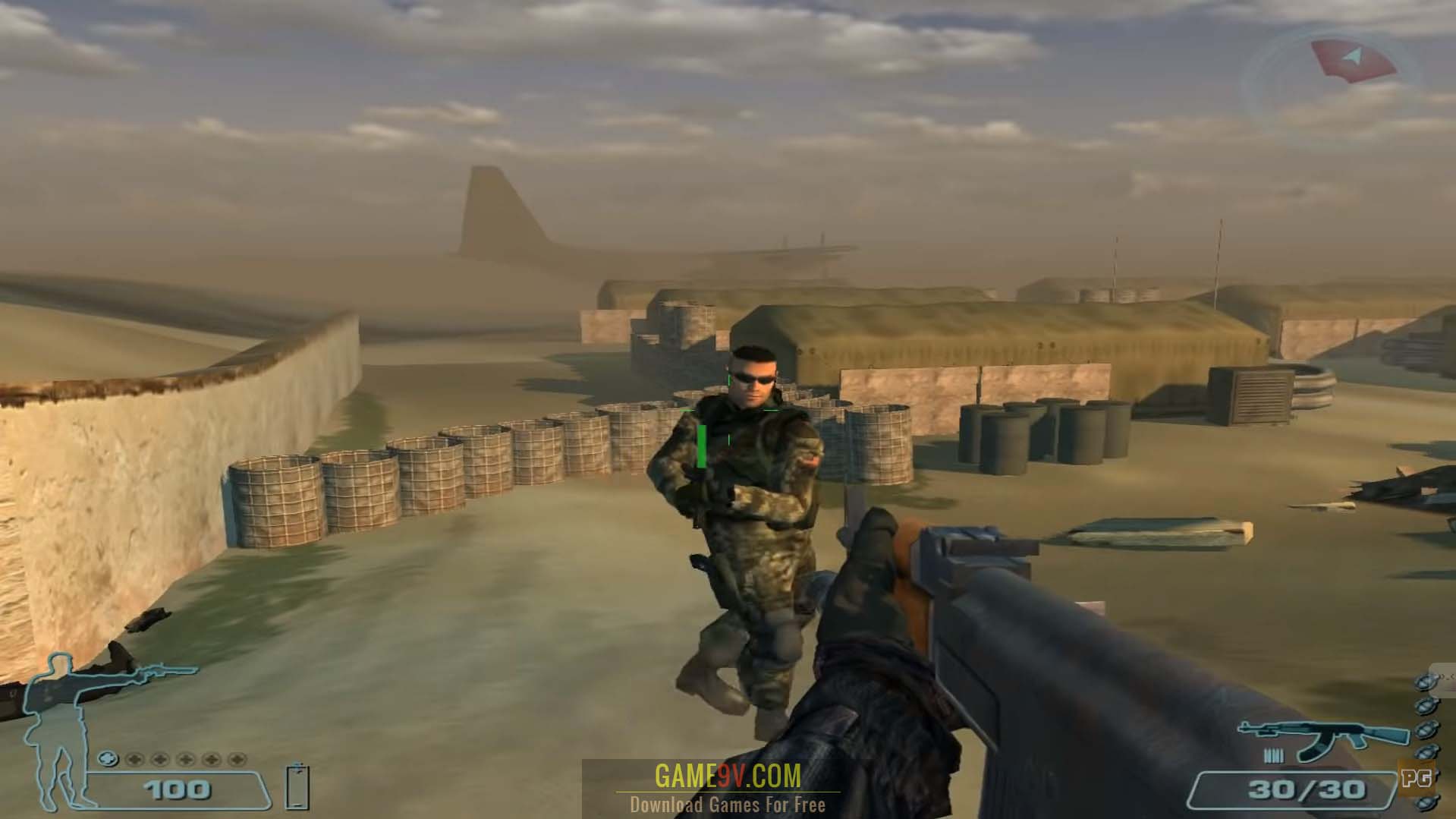Click the second medkit cross icon
Image resolution: width=1456 pixels, height=819 pixels.
tap(160, 760)
